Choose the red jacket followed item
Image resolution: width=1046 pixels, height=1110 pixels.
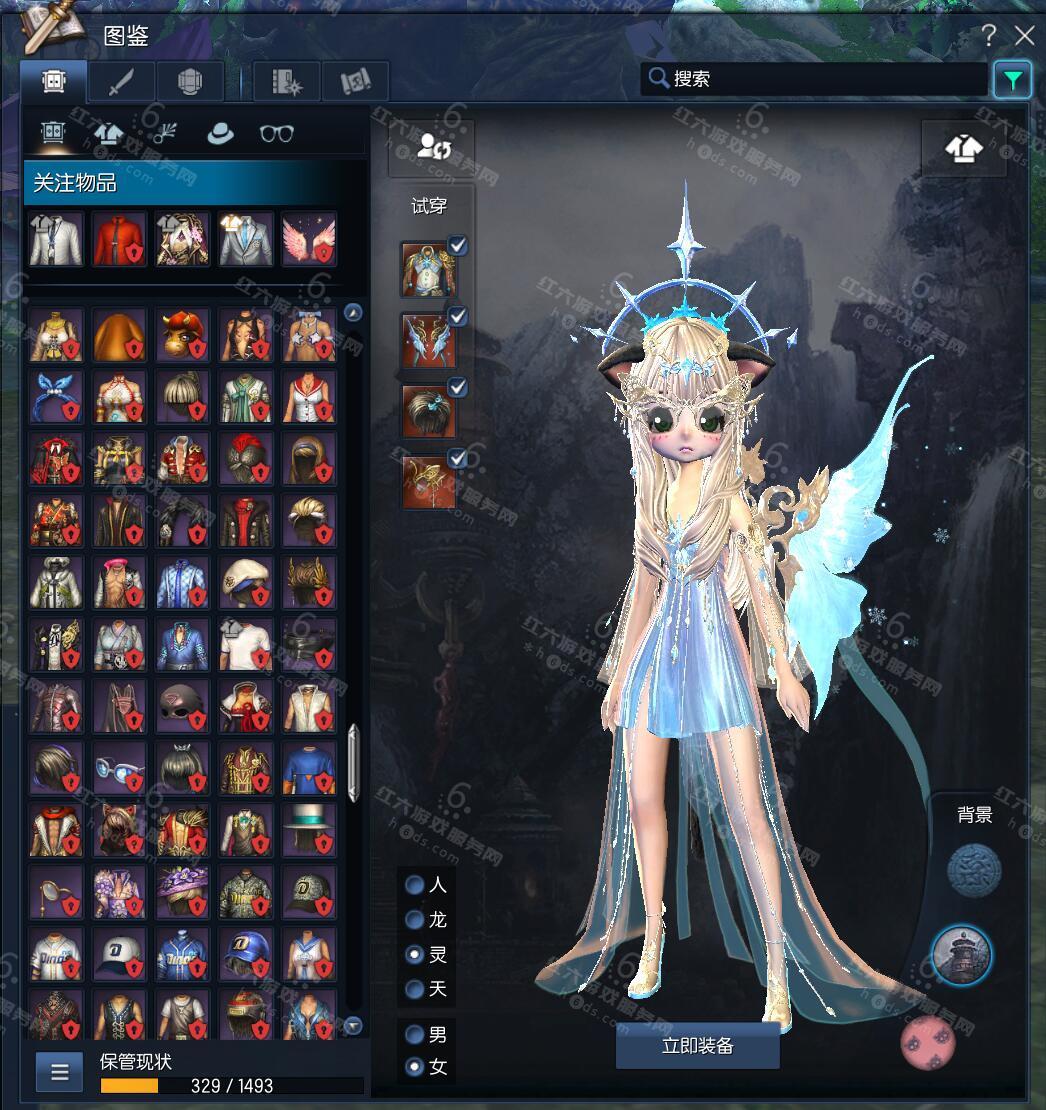click(120, 239)
